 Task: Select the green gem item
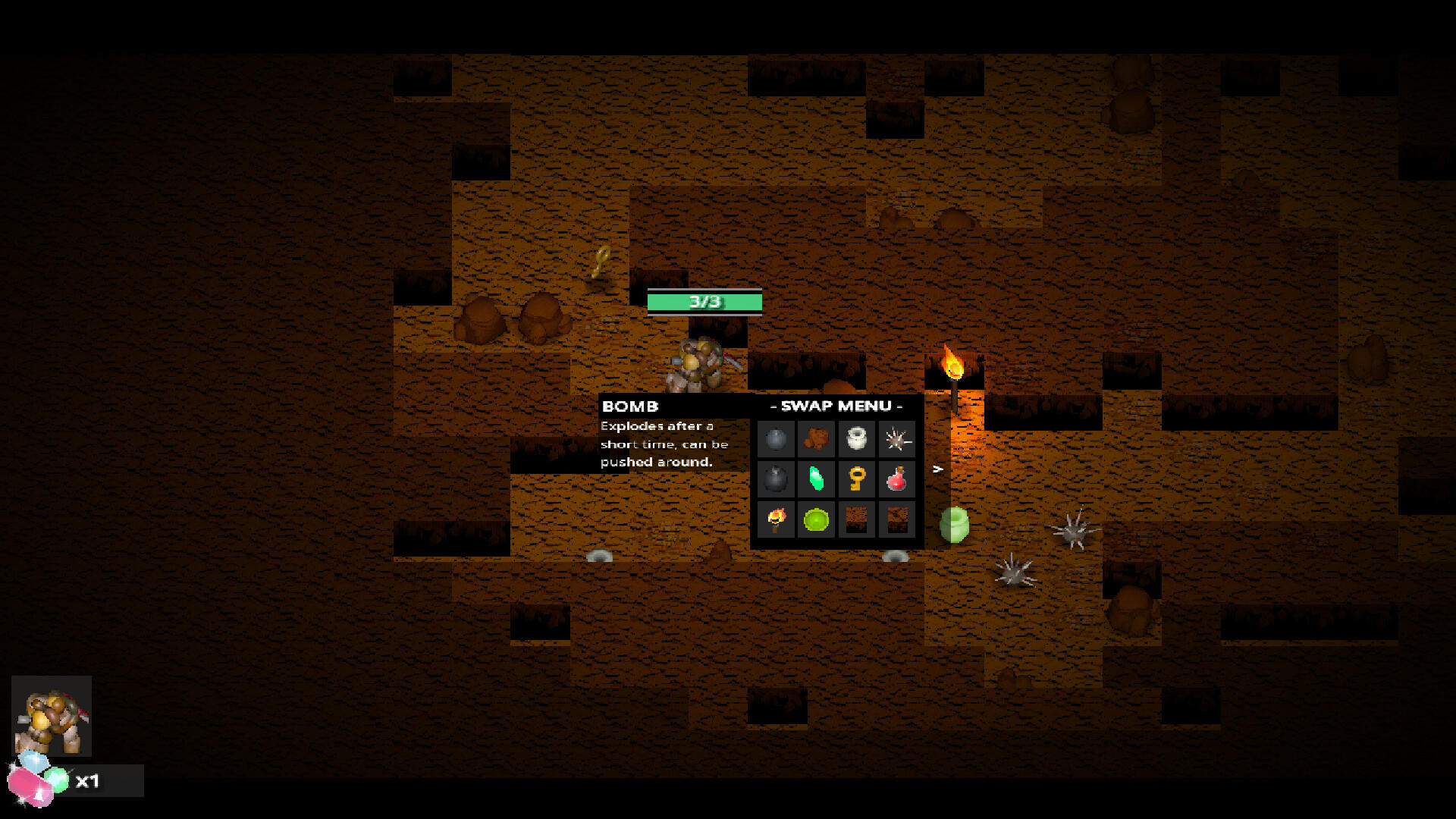(x=817, y=479)
